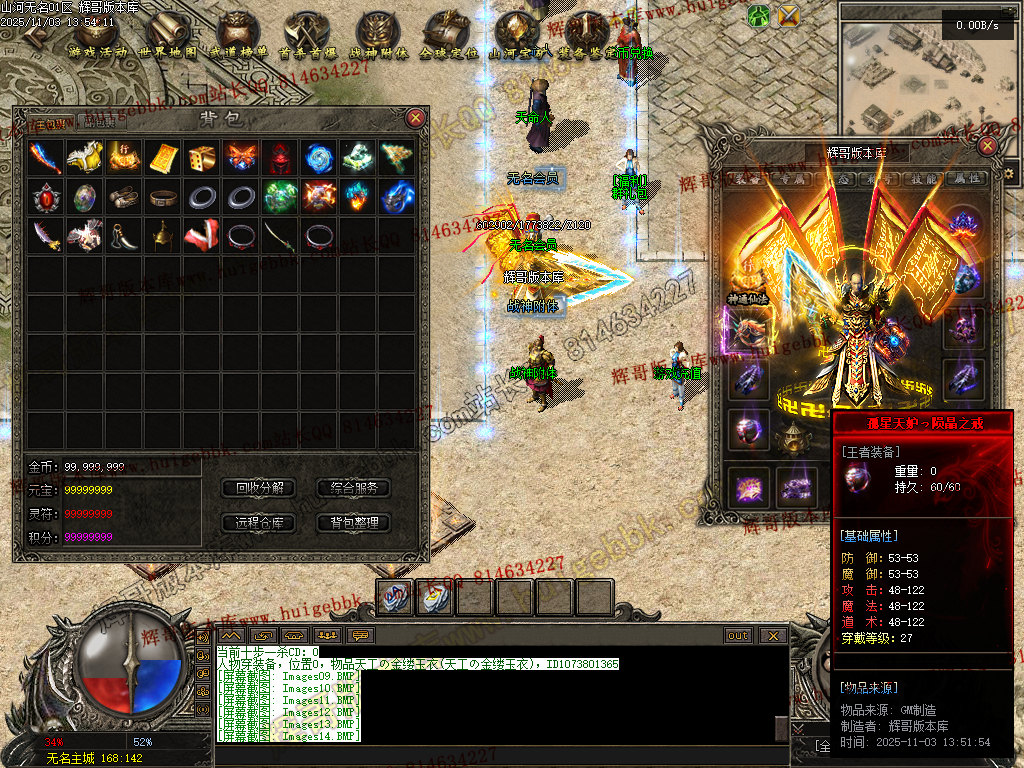This screenshot has height=768, width=1024.
Task: Switch to the 属性 attributes tab
Action: click(x=964, y=179)
